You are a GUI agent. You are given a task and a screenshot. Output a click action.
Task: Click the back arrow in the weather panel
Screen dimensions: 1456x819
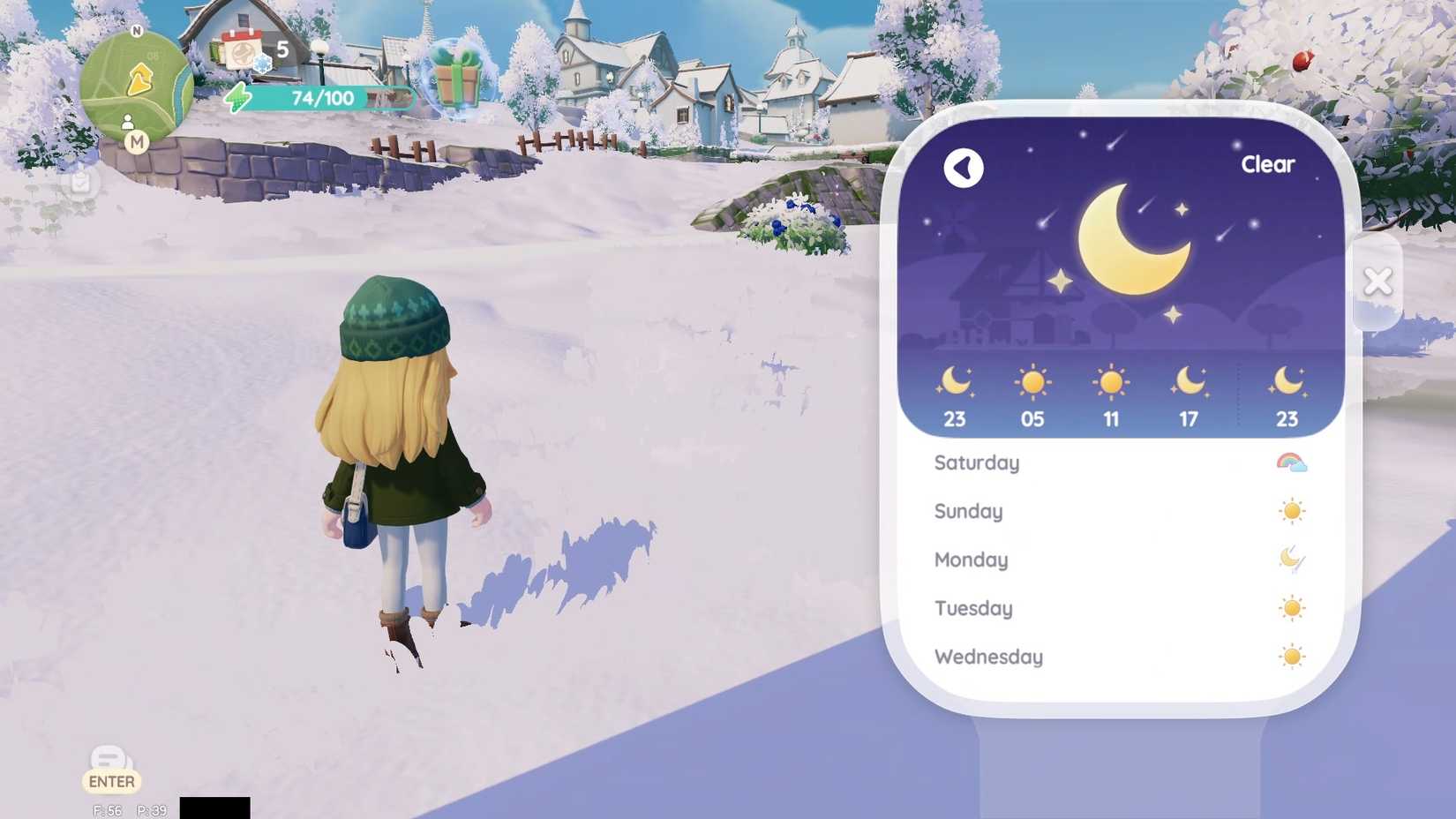click(964, 168)
